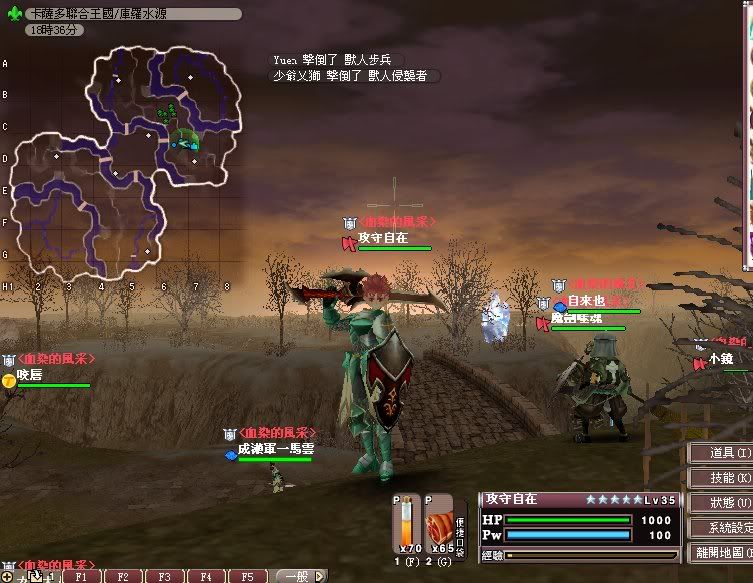Screen dimensions: 753x583
Task: Change the 一般 chat channel selector
Action: point(299,577)
